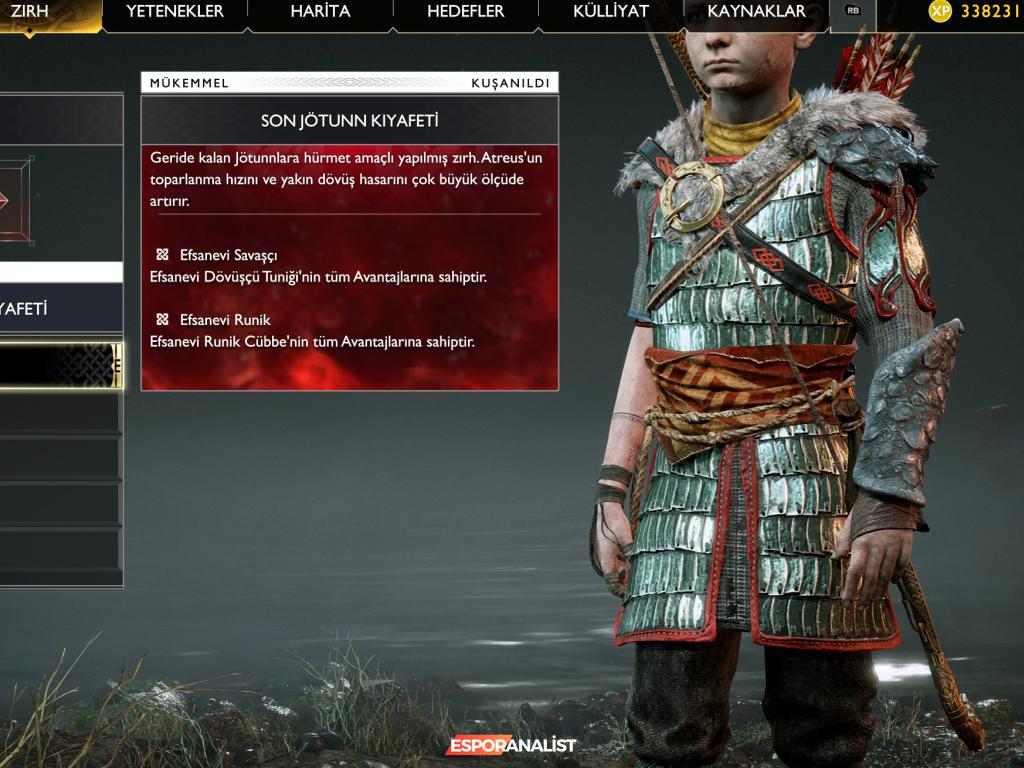The height and width of the screenshot is (768, 1024).
Task: Switch to the ZIRH tab
Action: pos(30,12)
